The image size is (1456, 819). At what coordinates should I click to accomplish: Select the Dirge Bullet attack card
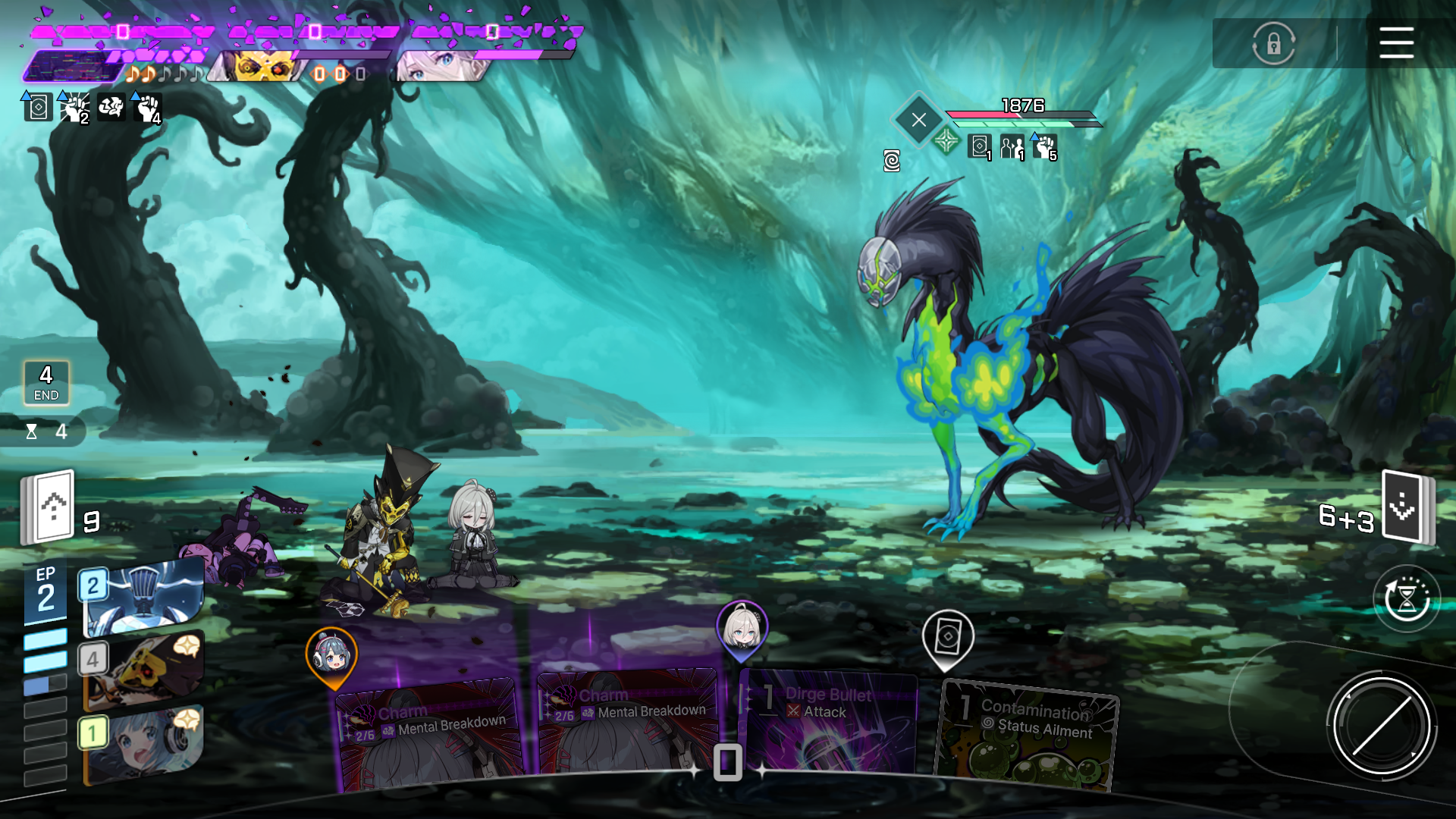click(828, 724)
